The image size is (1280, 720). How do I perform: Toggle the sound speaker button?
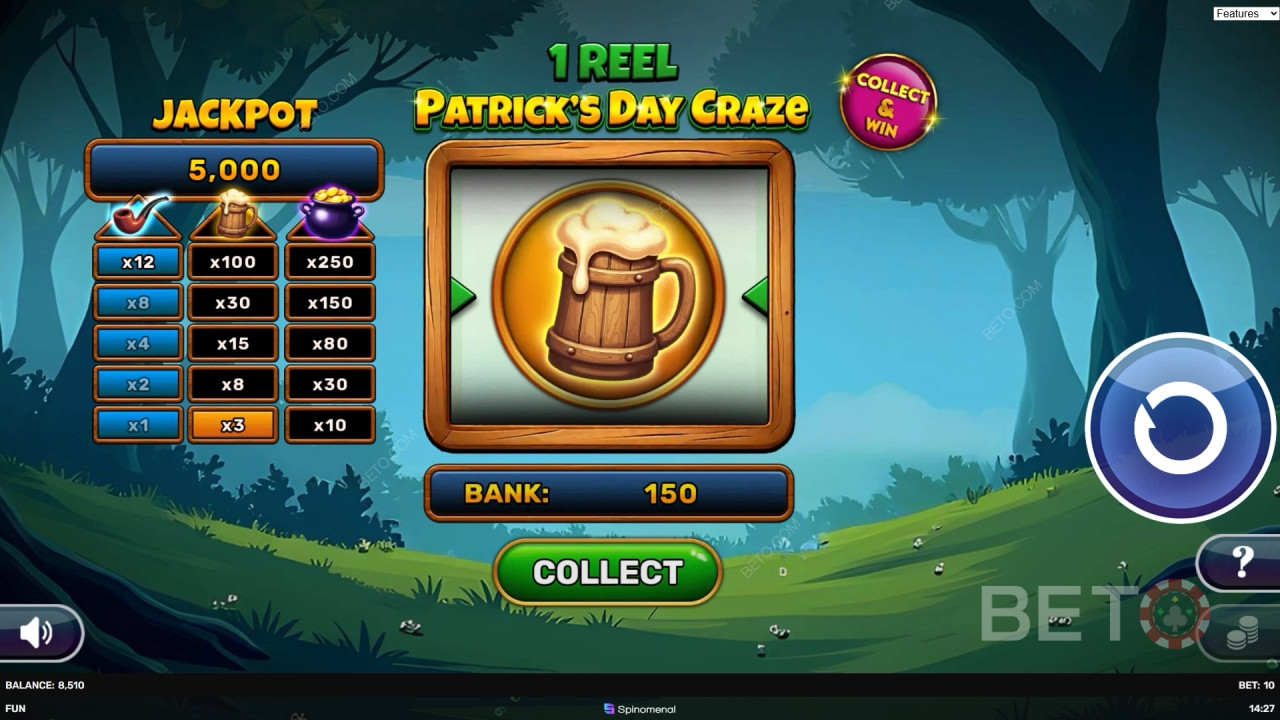coord(37,632)
